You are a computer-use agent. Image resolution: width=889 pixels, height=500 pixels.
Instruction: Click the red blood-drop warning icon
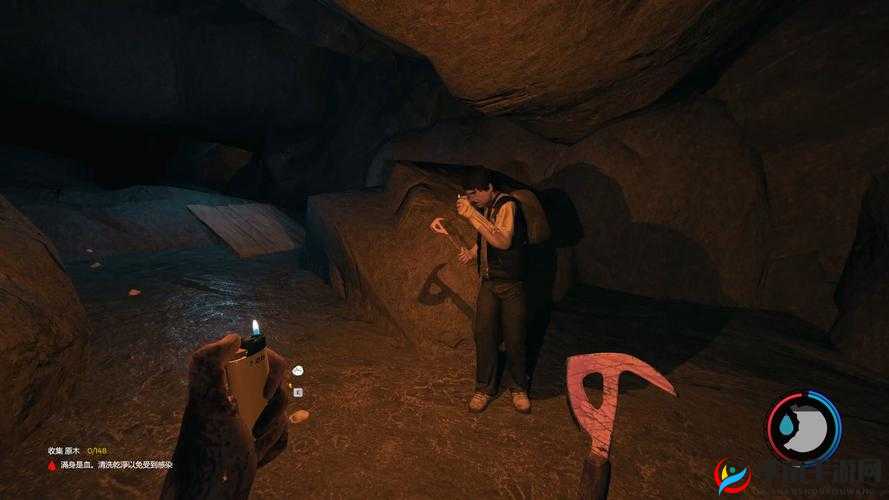tap(52, 465)
